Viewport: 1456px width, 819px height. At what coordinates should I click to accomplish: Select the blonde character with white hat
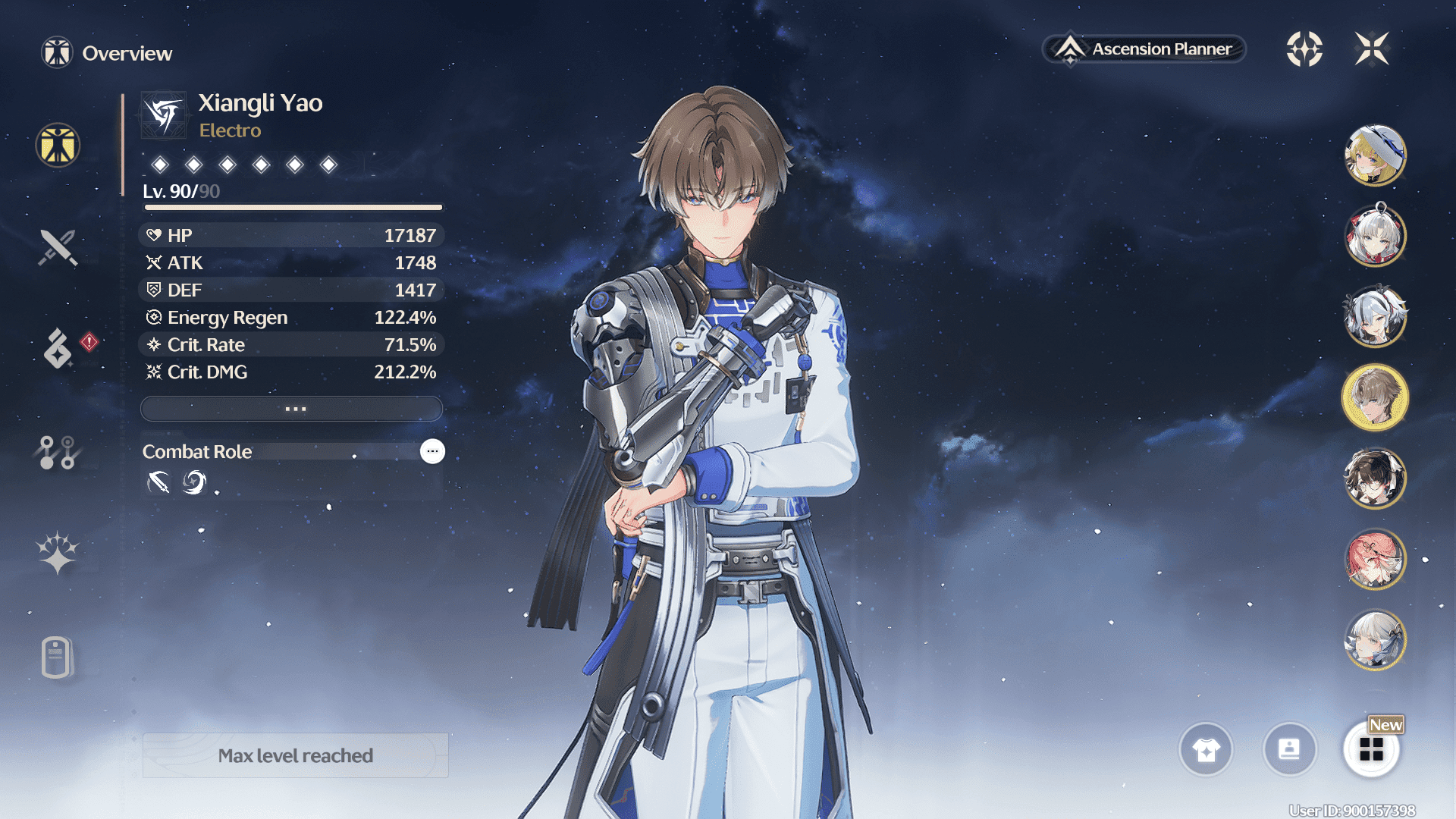(x=1375, y=155)
